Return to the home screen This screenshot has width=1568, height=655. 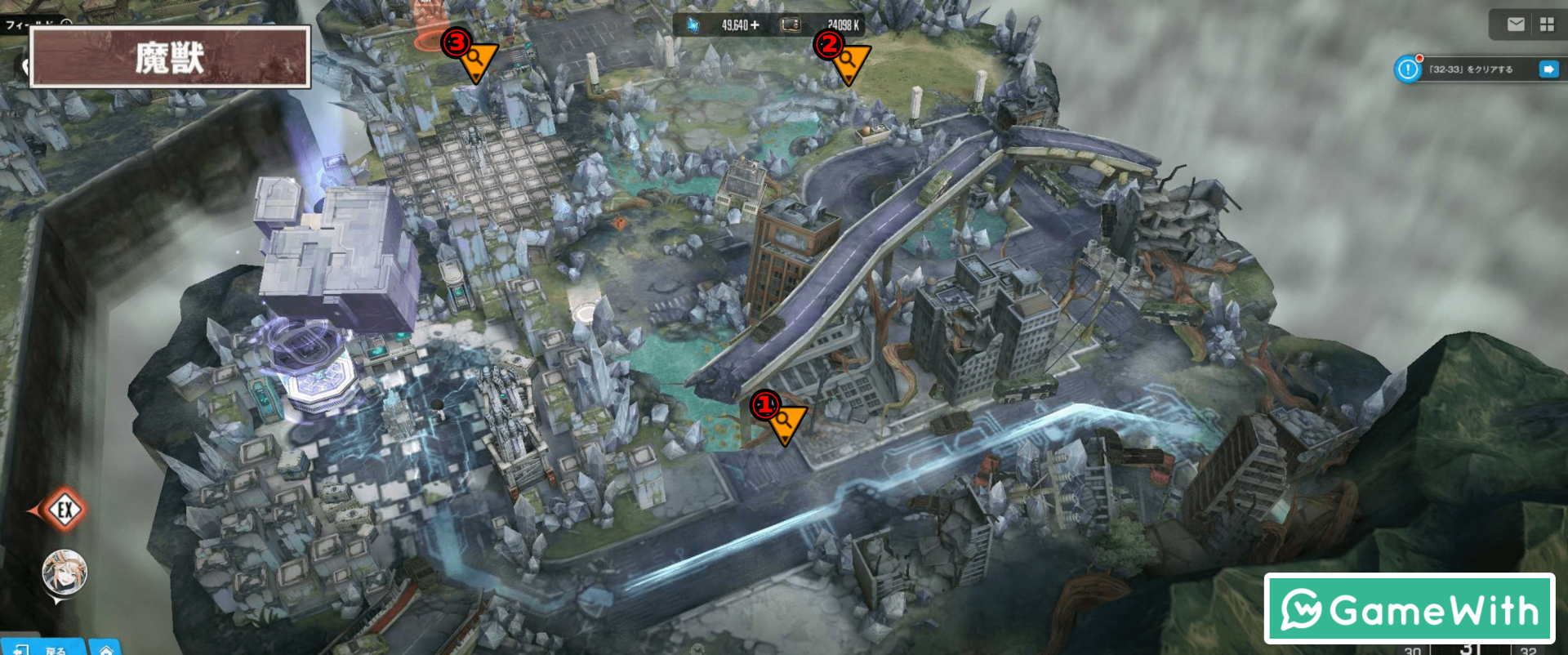coord(105,649)
